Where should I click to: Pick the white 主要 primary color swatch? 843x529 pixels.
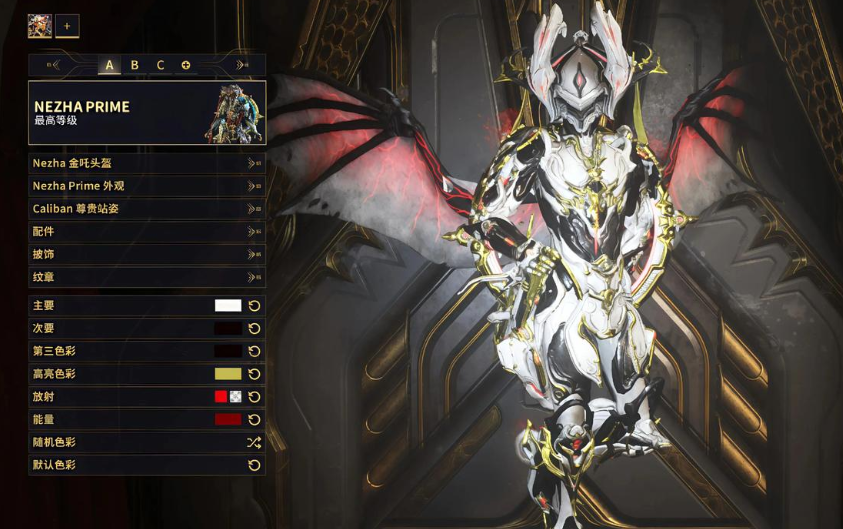[228, 306]
